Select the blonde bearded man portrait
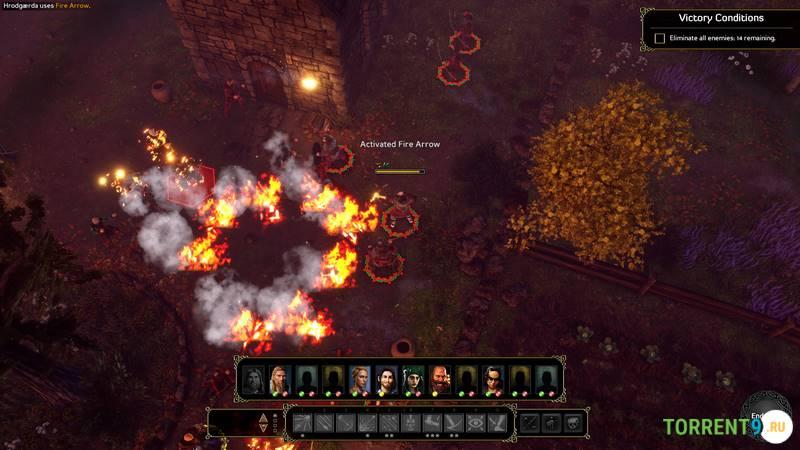The image size is (800, 450). click(279, 380)
